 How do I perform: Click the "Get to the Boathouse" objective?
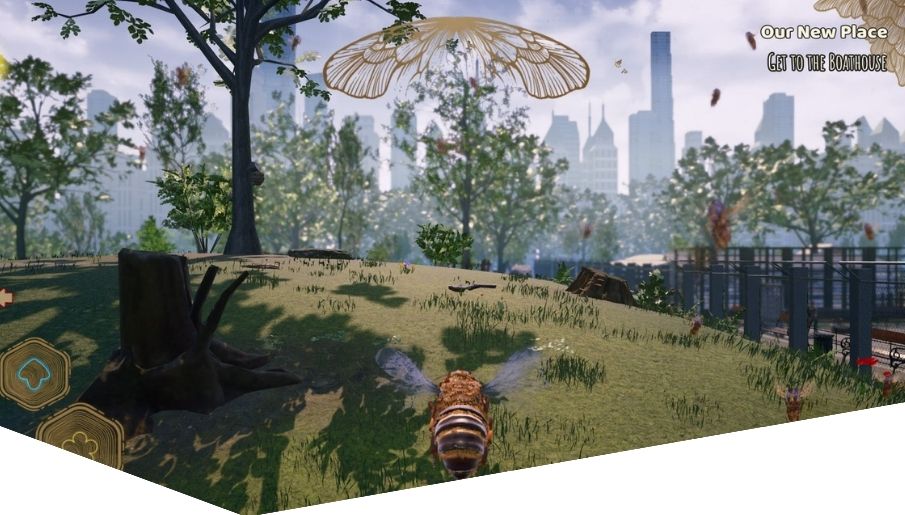826,63
